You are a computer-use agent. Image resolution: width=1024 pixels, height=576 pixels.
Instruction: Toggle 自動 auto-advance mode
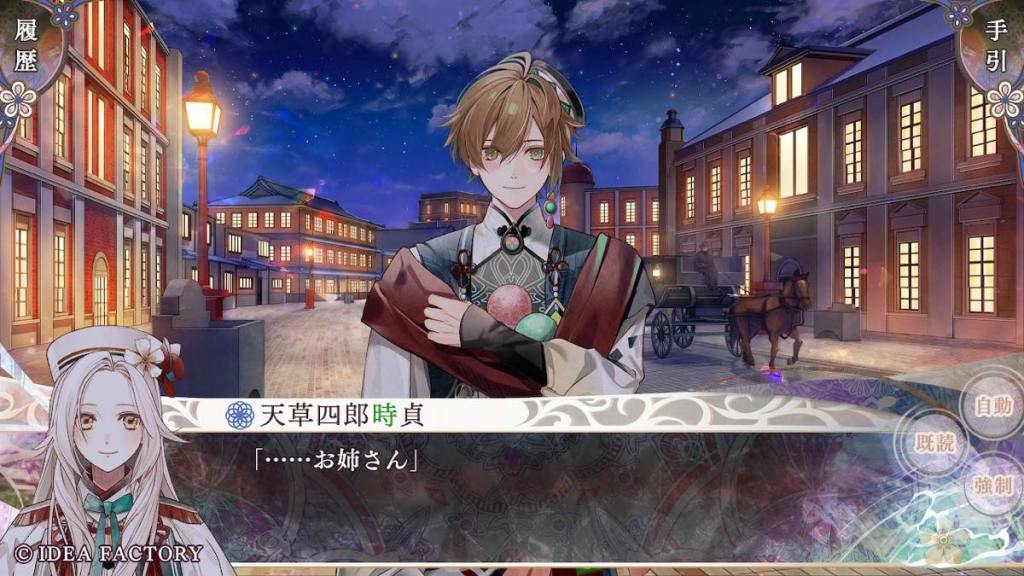pyautogui.click(x=993, y=407)
